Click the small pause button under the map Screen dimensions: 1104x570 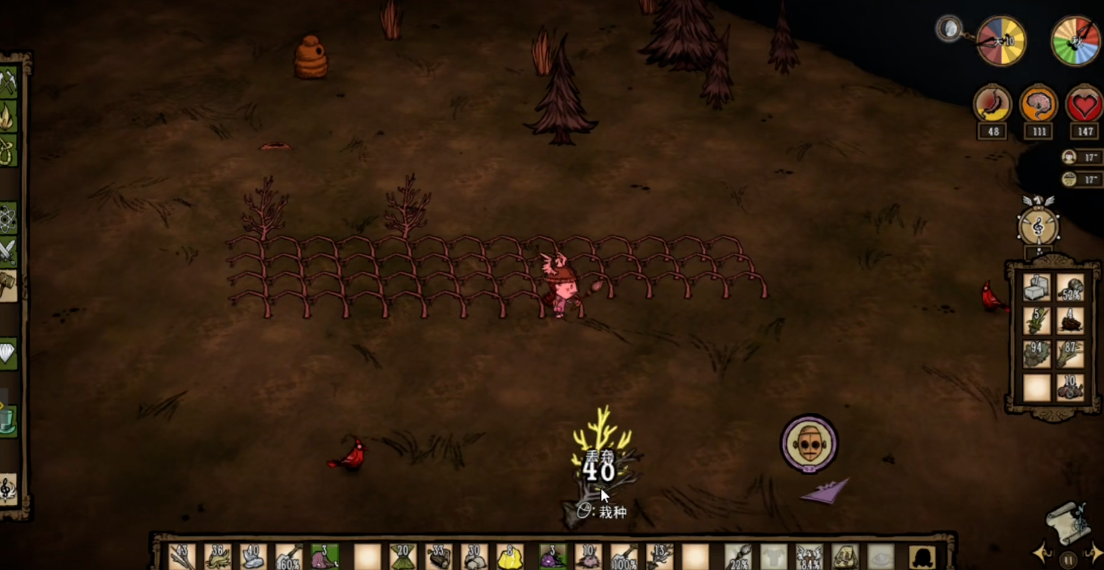click(1066, 560)
